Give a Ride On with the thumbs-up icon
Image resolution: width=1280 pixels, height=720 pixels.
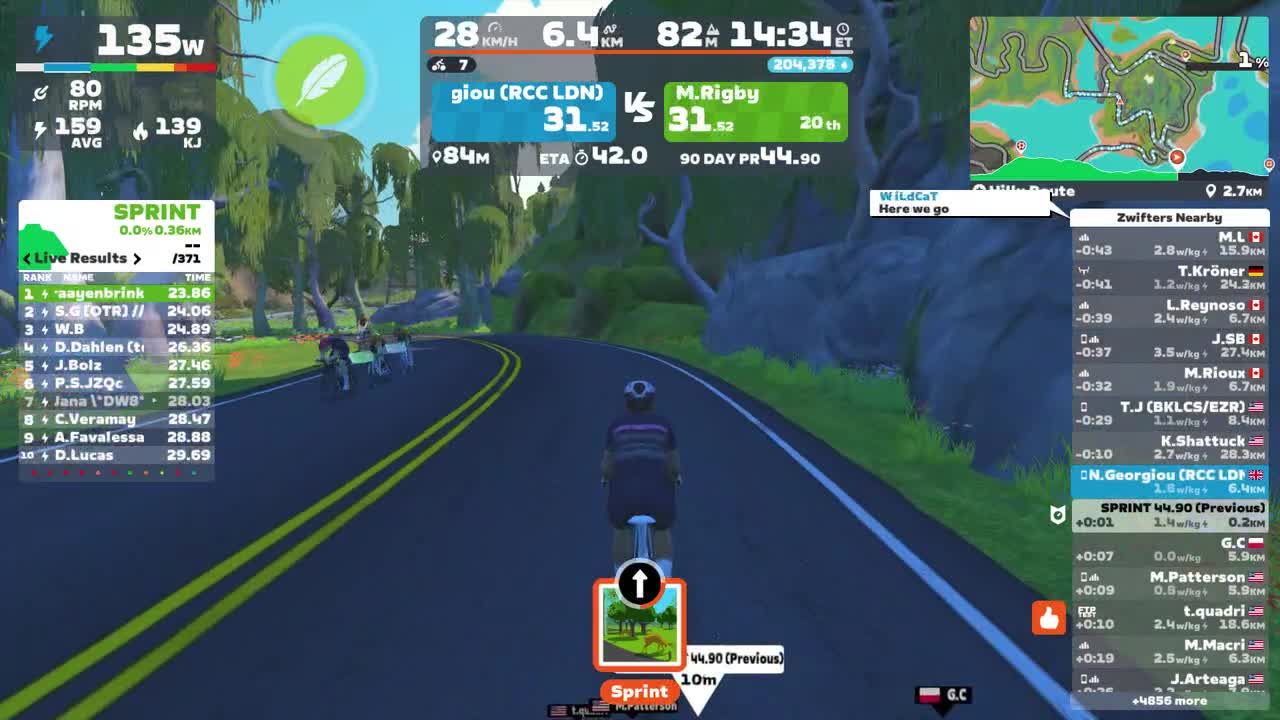pyautogui.click(x=1048, y=618)
